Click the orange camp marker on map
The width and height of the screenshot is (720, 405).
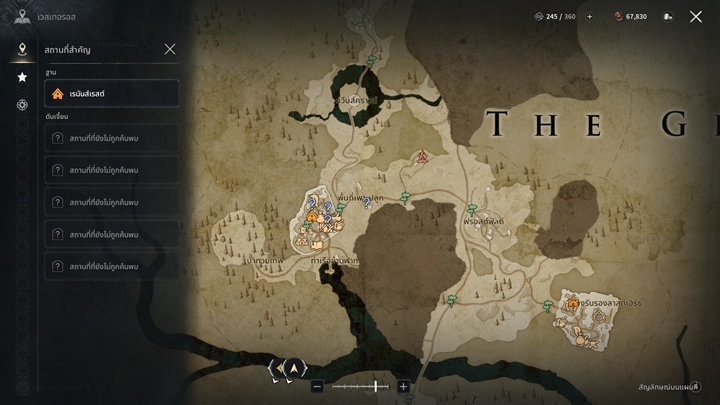312,217
